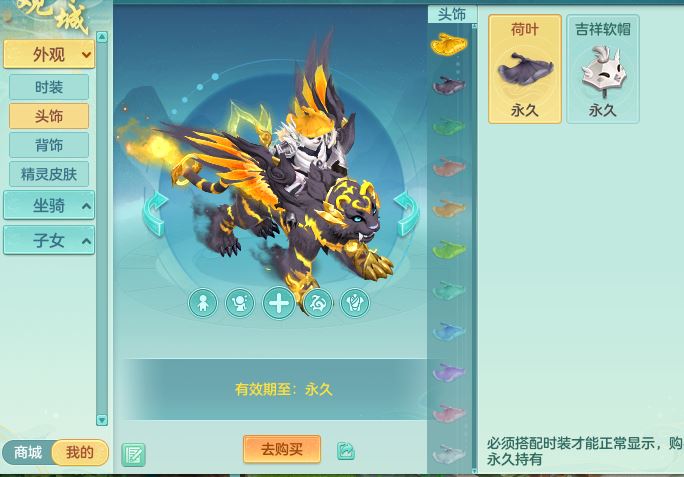Choose the dark purple lotus leaf color

tap(449, 85)
